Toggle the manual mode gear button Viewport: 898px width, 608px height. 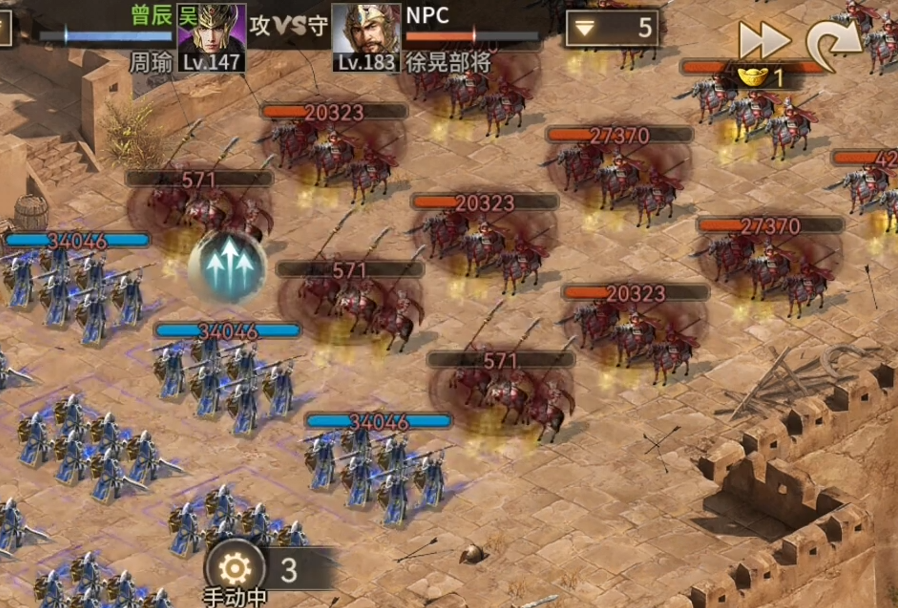pos(235,570)
